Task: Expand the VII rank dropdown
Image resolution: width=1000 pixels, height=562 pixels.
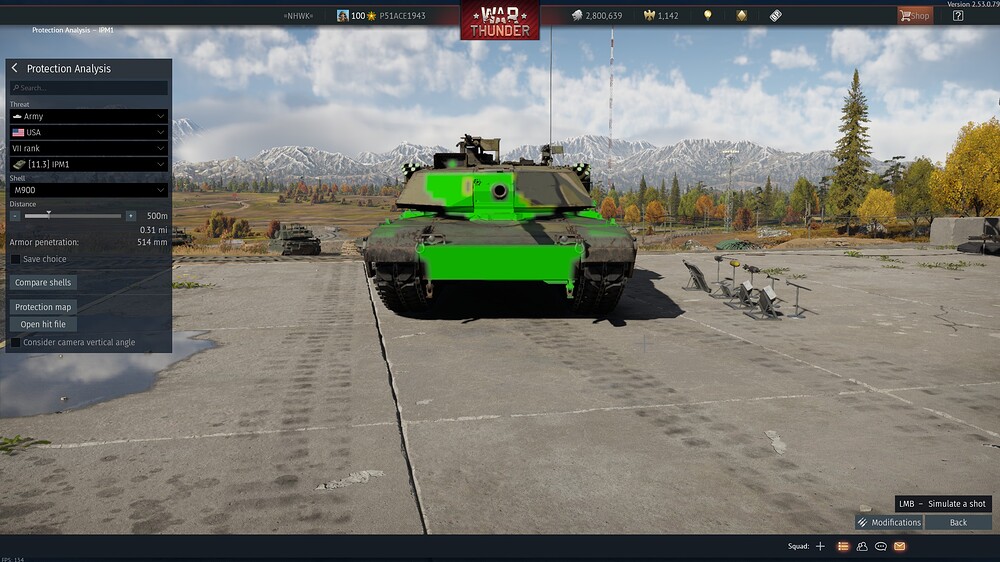Action: point(88,148)
